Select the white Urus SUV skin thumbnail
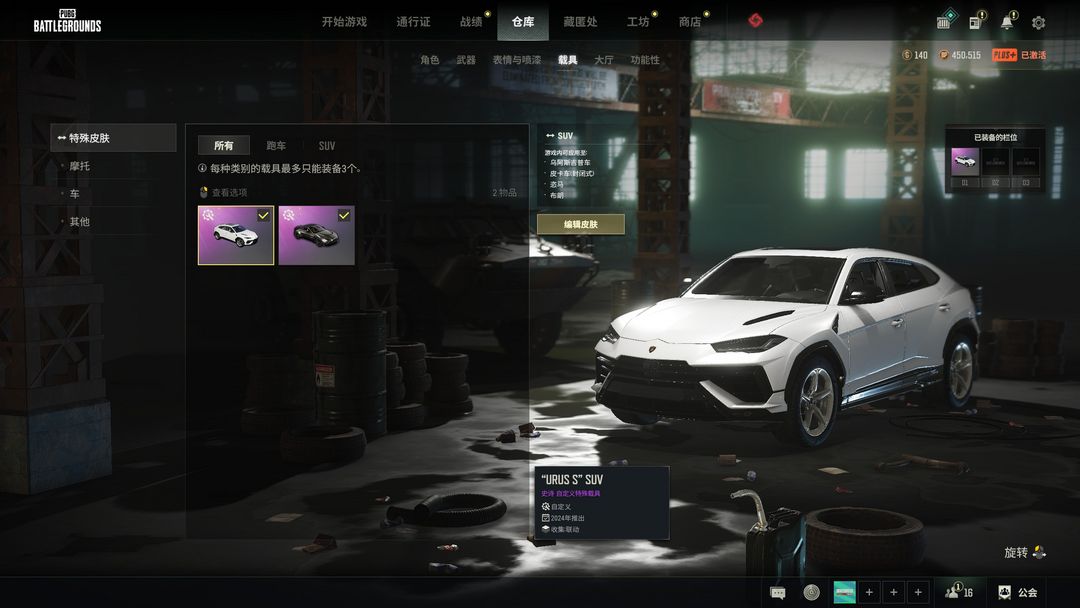This screenshot has width=1080, height=608. click(x=236, y=236)
